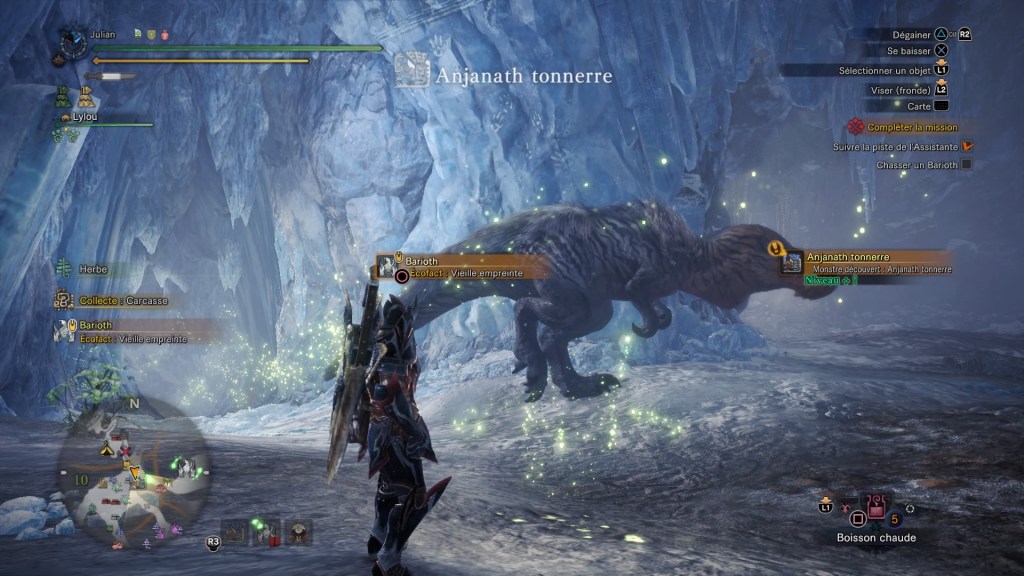Select the Palico gadget icon in radial bar
This screenshot has width=1024, height=576.
pos(300,533)
